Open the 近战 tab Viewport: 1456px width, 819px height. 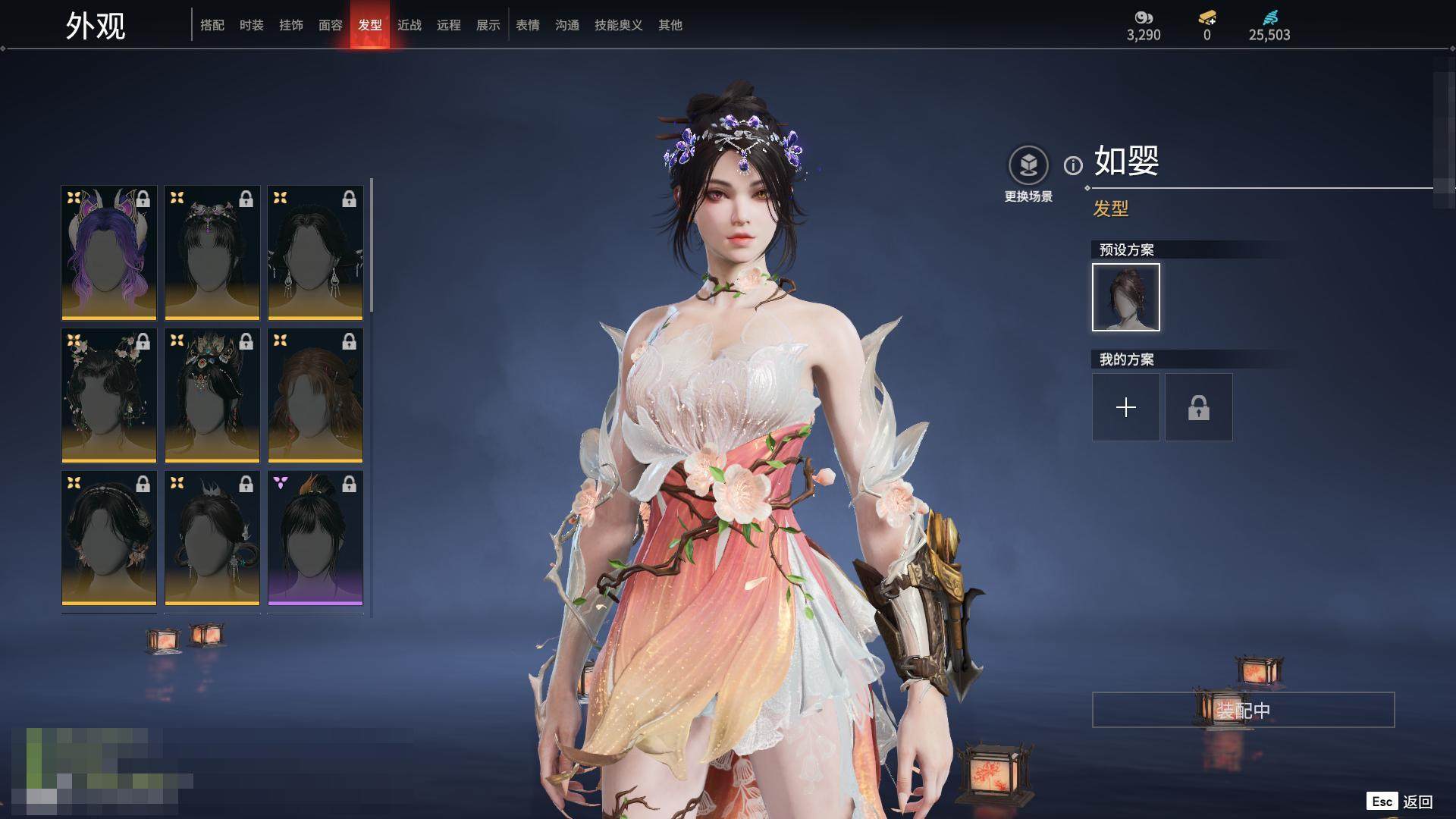coord(409,25)
